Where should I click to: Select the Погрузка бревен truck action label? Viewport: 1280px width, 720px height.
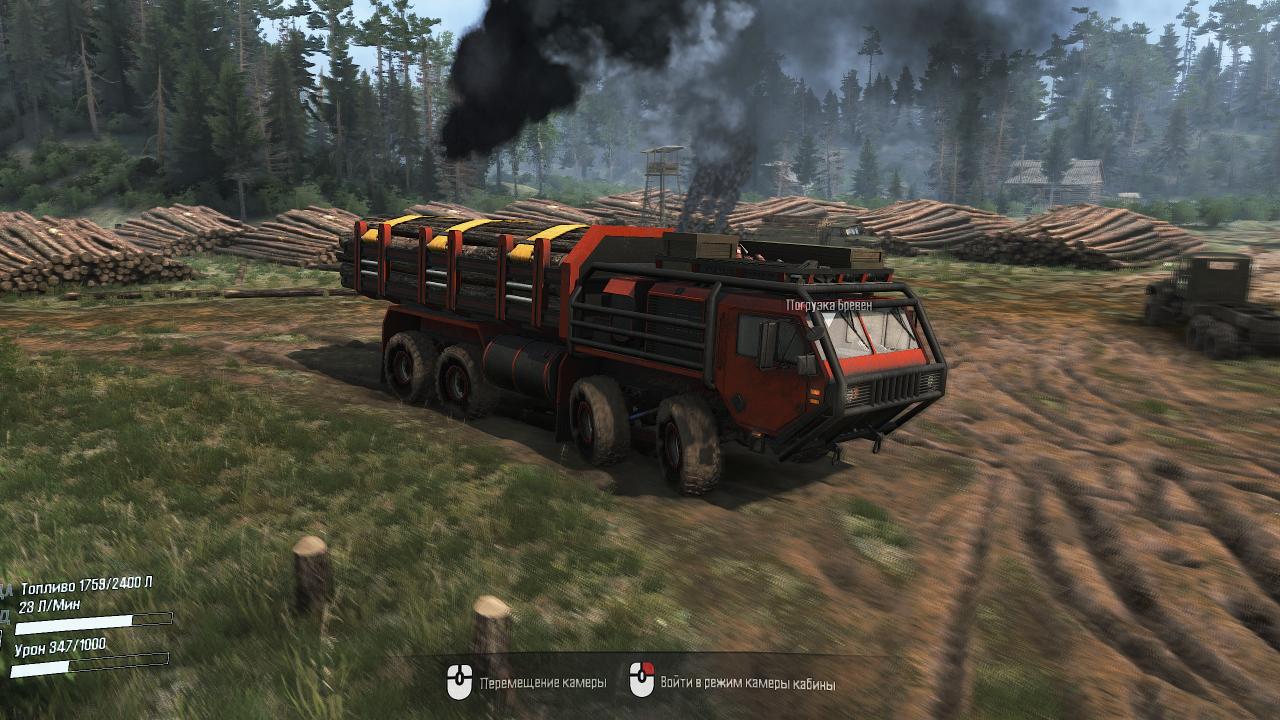[829, 304]
